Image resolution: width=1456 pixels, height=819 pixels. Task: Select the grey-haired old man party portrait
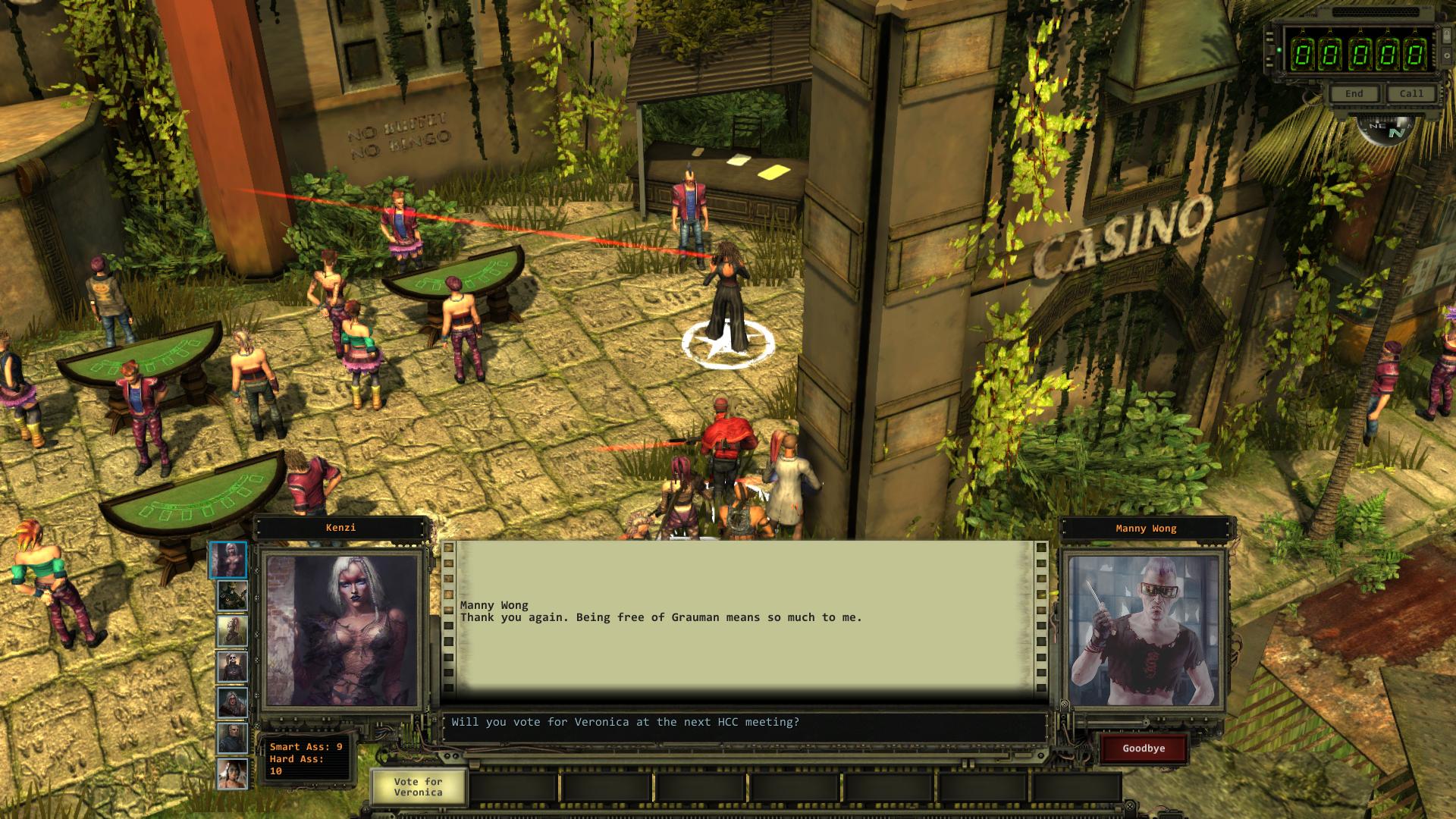point(232,738)
